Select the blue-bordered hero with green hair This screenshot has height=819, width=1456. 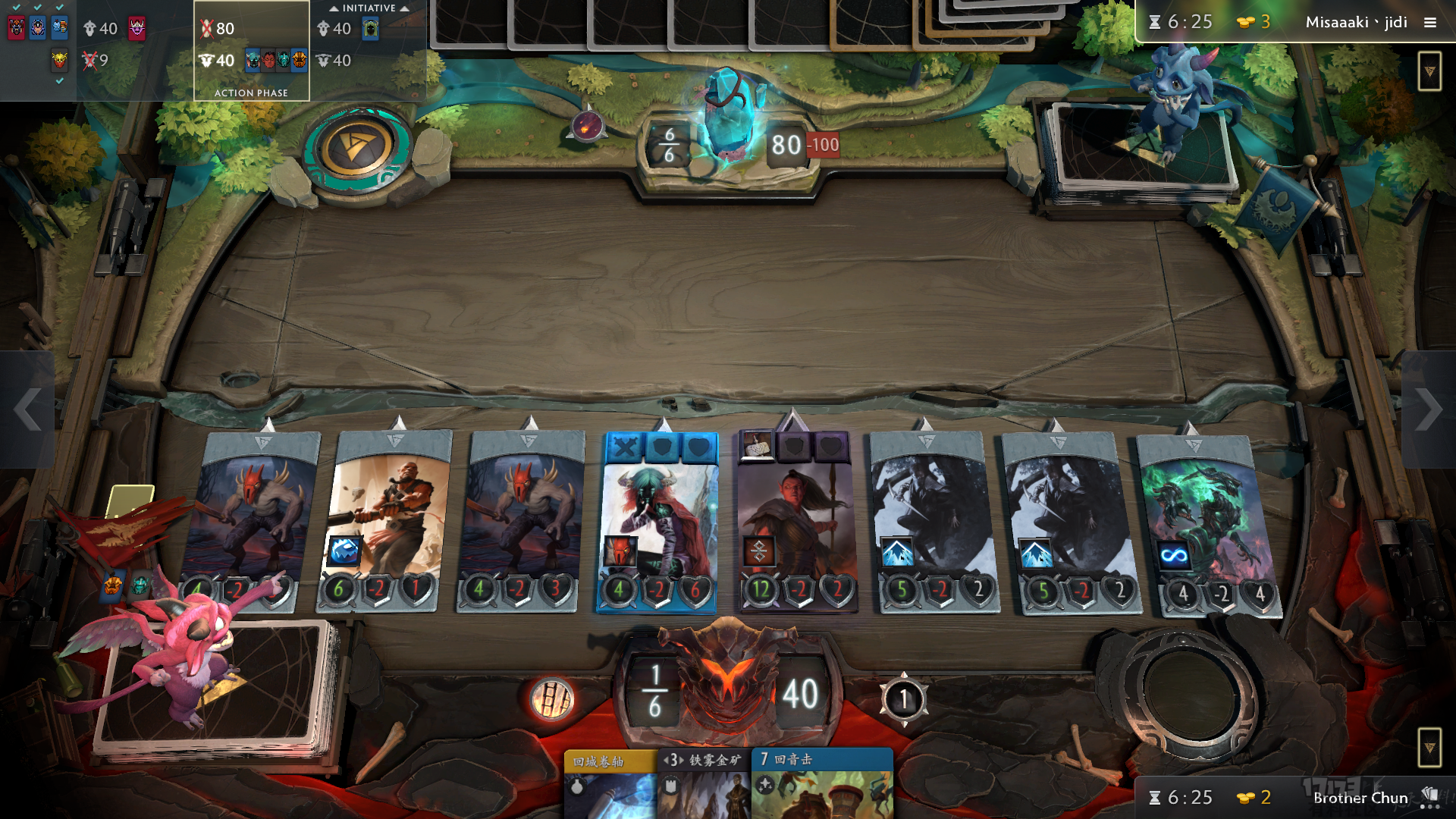tap(658, 522)
